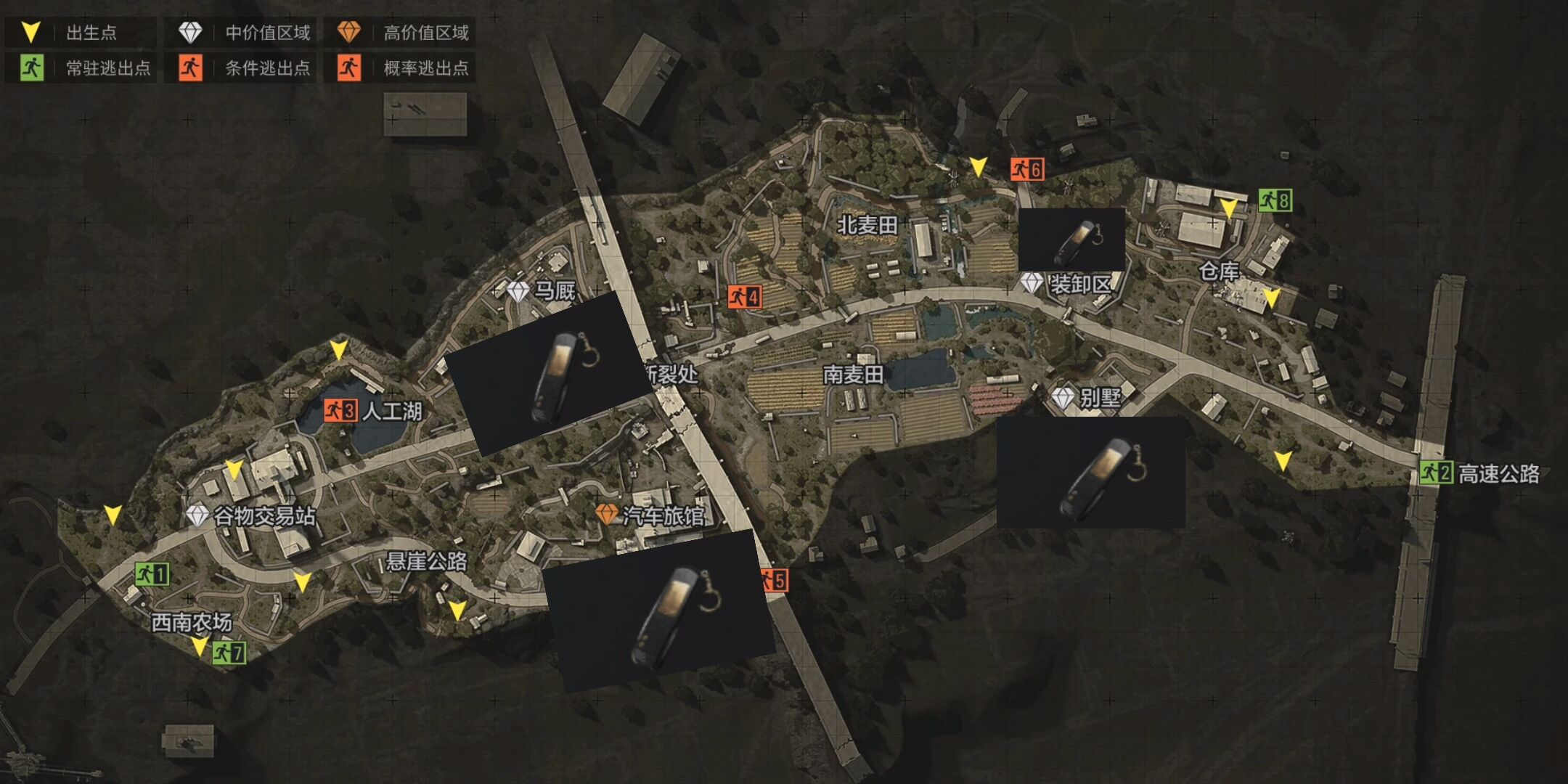Viewport: 1568px width, 784px height.
Task: Click the yellow 出生点 legend icon
Action: click(30, 33)
